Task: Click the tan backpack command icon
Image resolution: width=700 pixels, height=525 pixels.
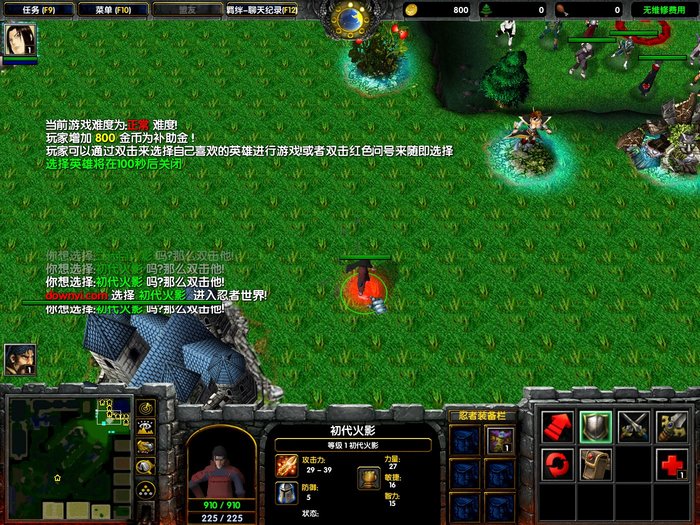Action: (x=596, y=464)
